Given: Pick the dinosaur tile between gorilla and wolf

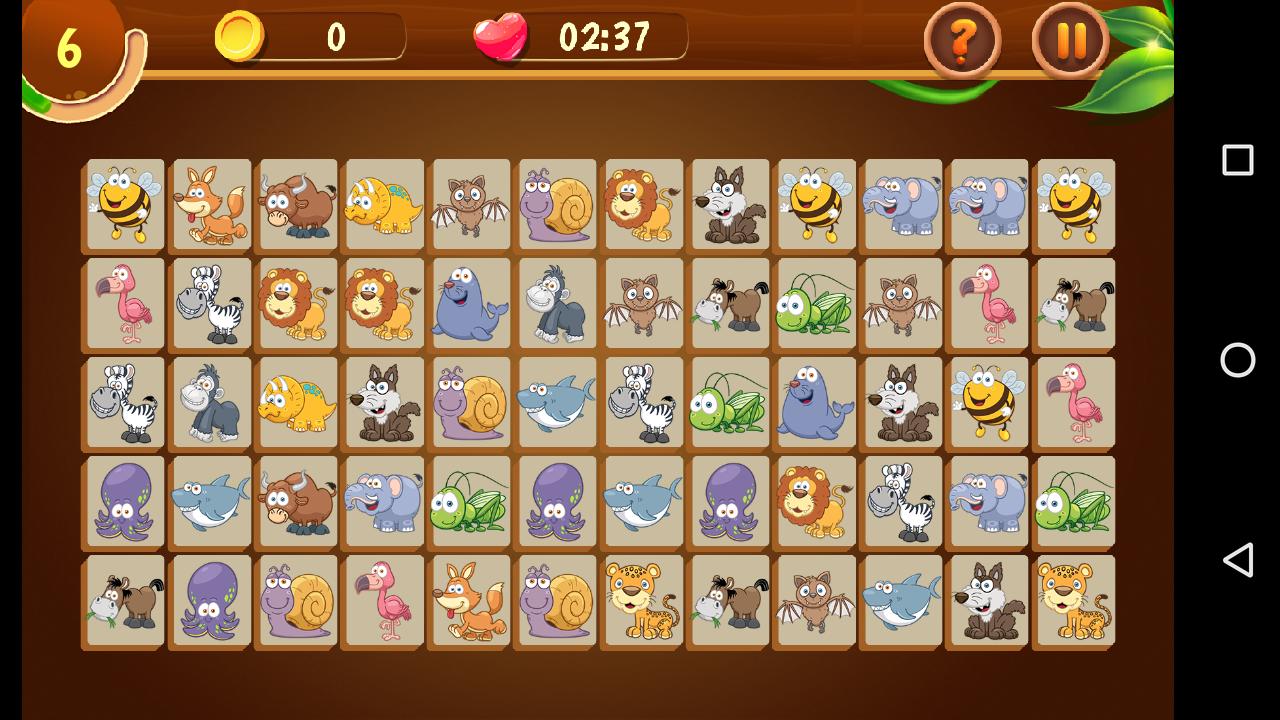Looking at the screenshot, I should click(x=297, y=402).
